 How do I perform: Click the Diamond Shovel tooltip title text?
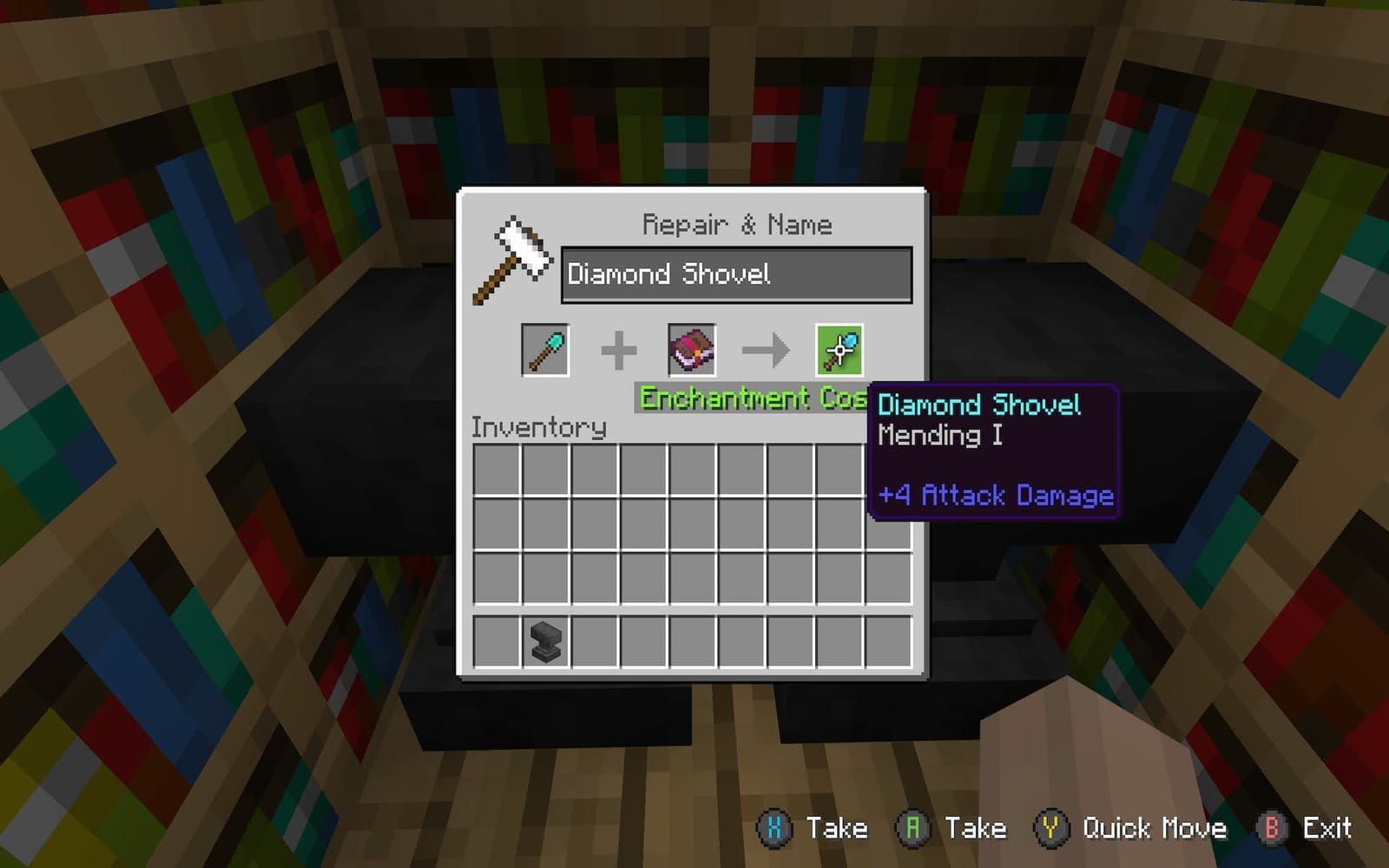(x=977, y=404)
